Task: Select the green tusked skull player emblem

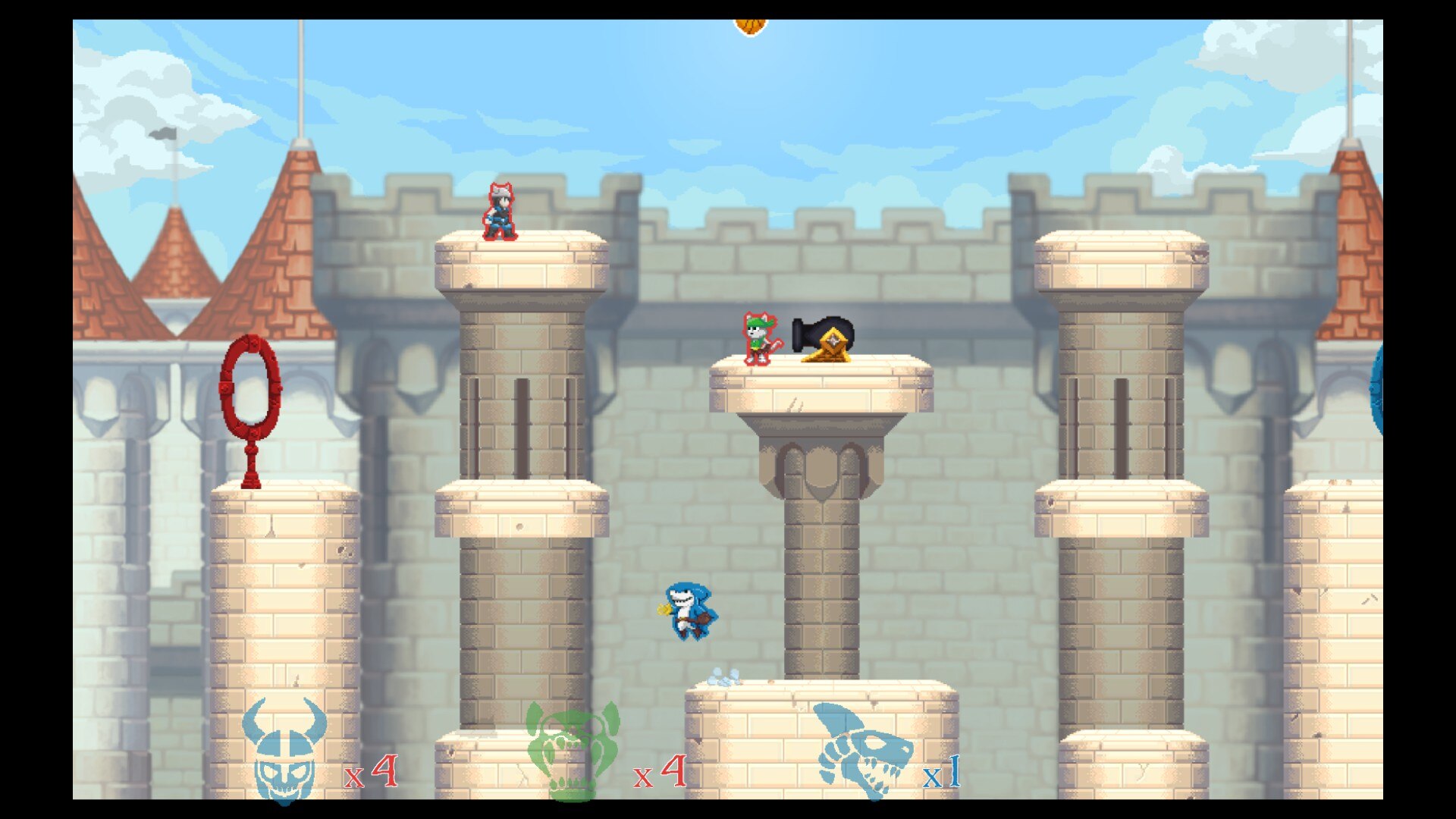Action: [573, 751]
